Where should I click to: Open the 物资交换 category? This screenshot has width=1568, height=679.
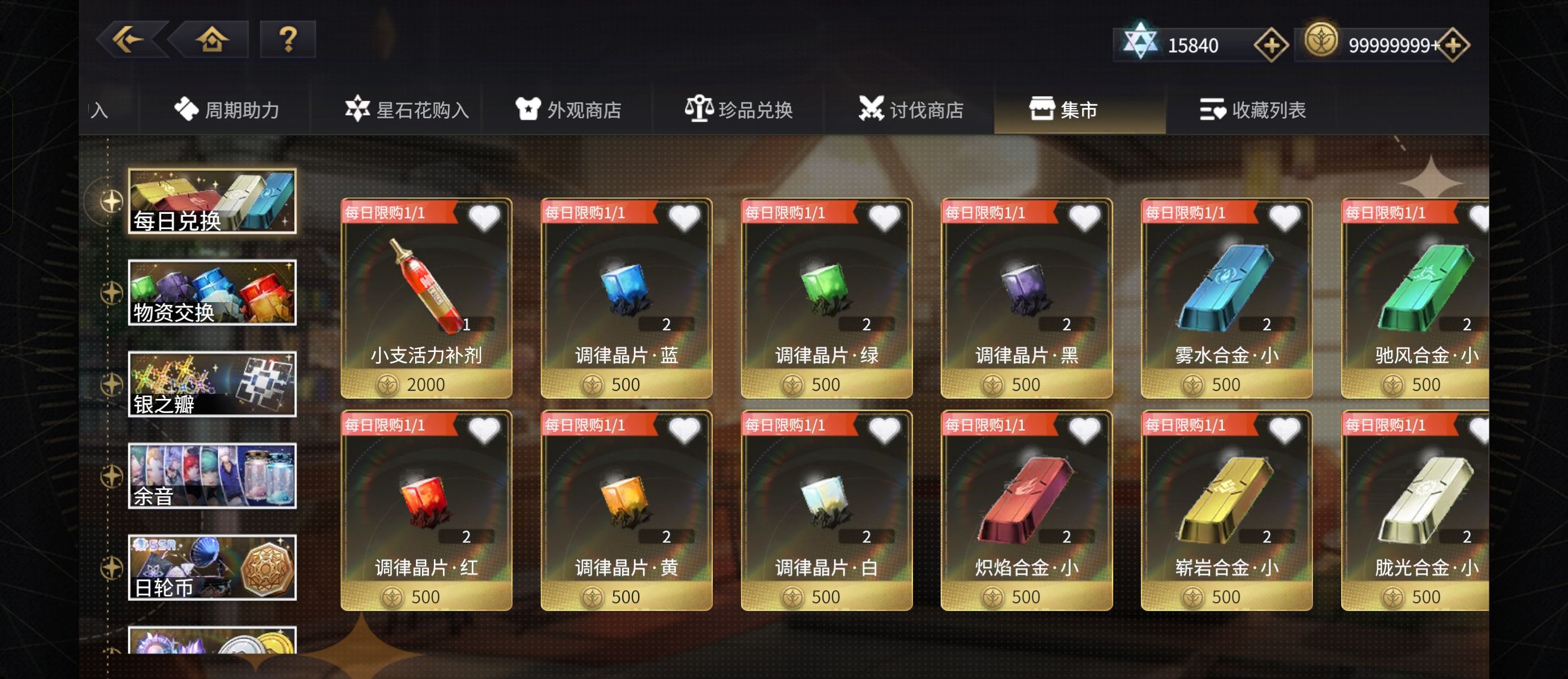tap(212, 291)
